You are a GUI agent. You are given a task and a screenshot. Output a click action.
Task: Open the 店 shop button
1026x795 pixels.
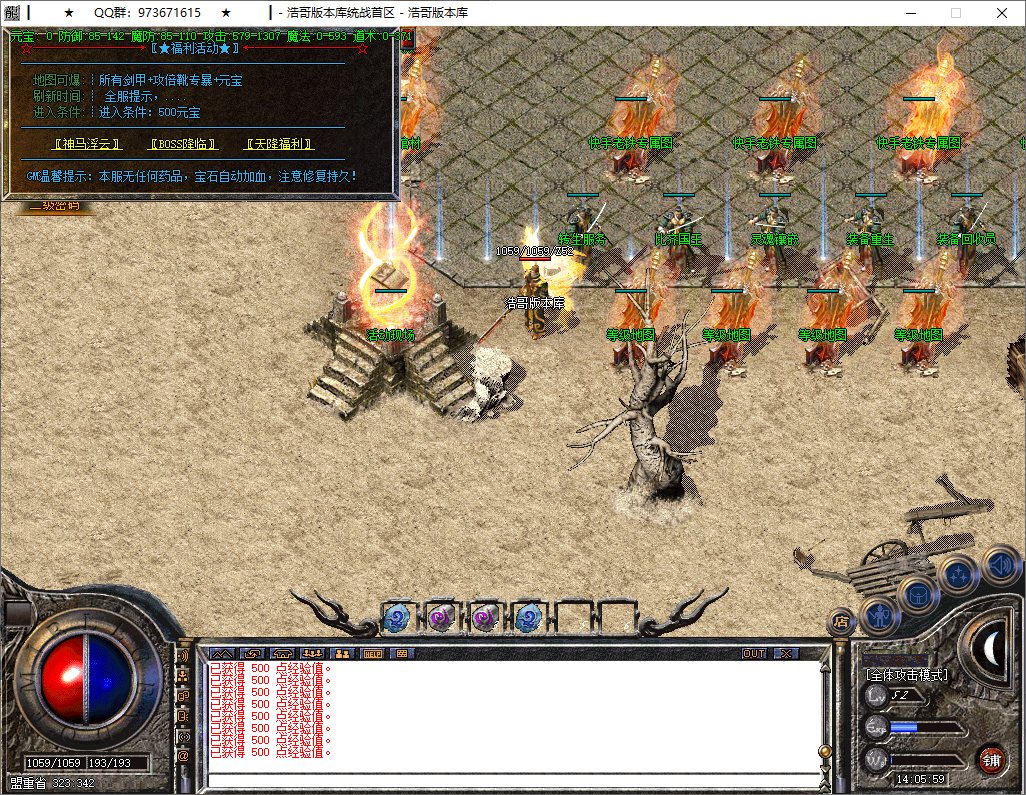(841, 622)
